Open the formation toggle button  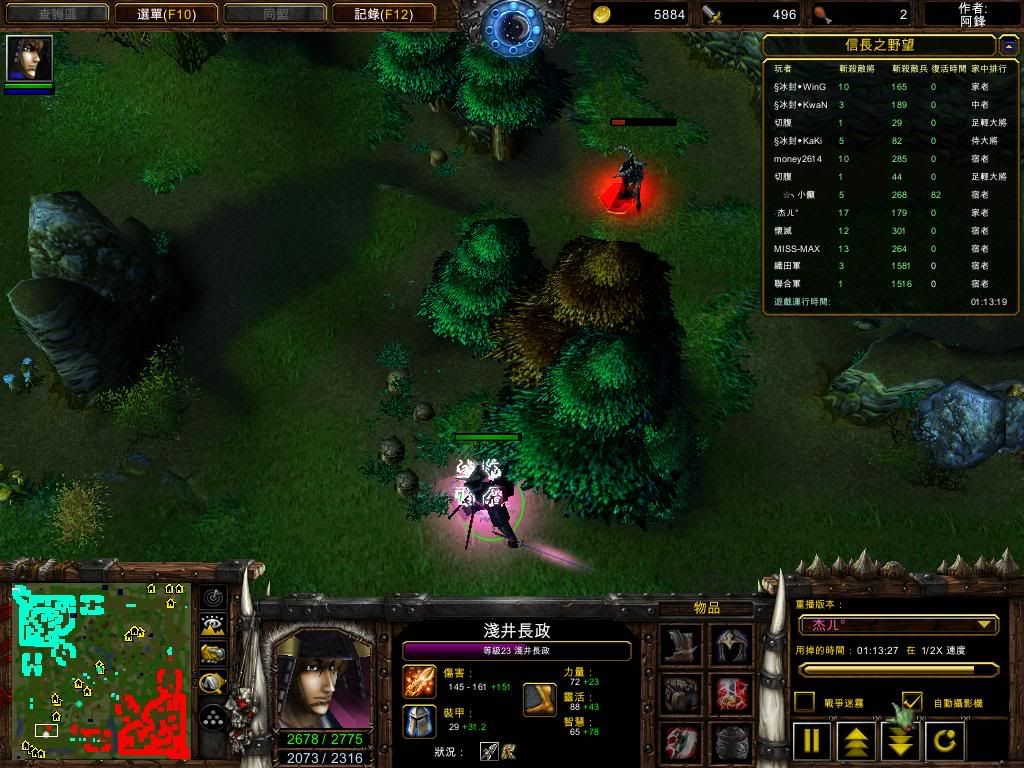click(x=213, y=717)
